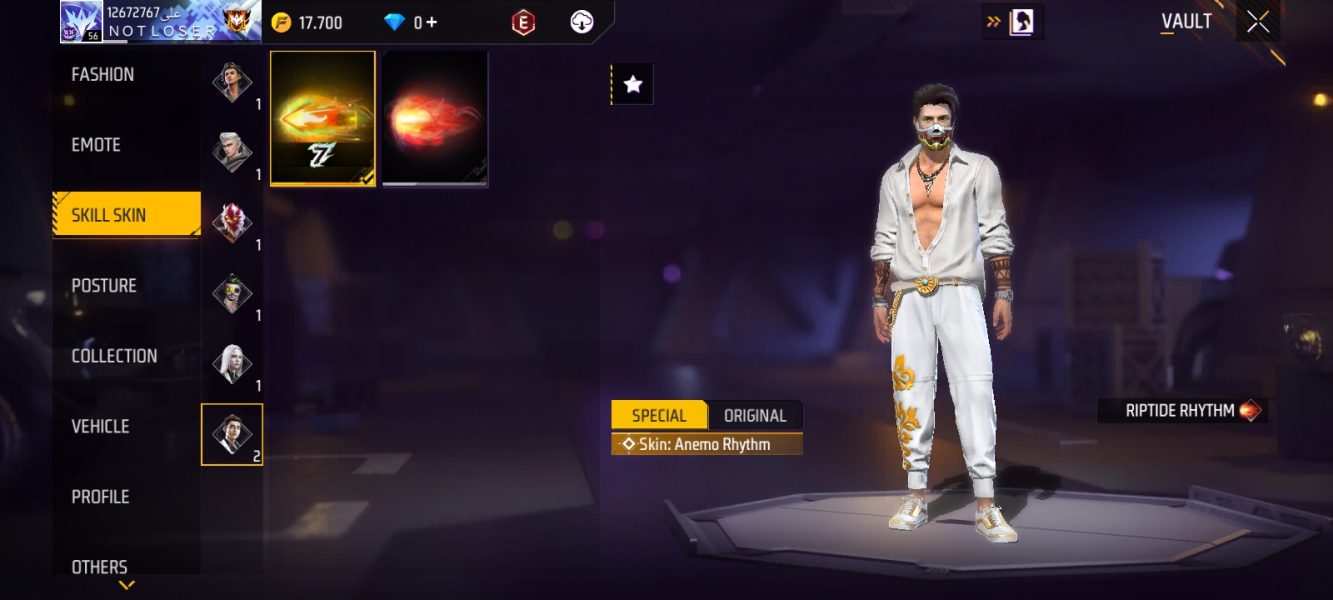Open the Riptide Rhythm skill button
Viewport: 1333px width, 600px height.
1182,410
